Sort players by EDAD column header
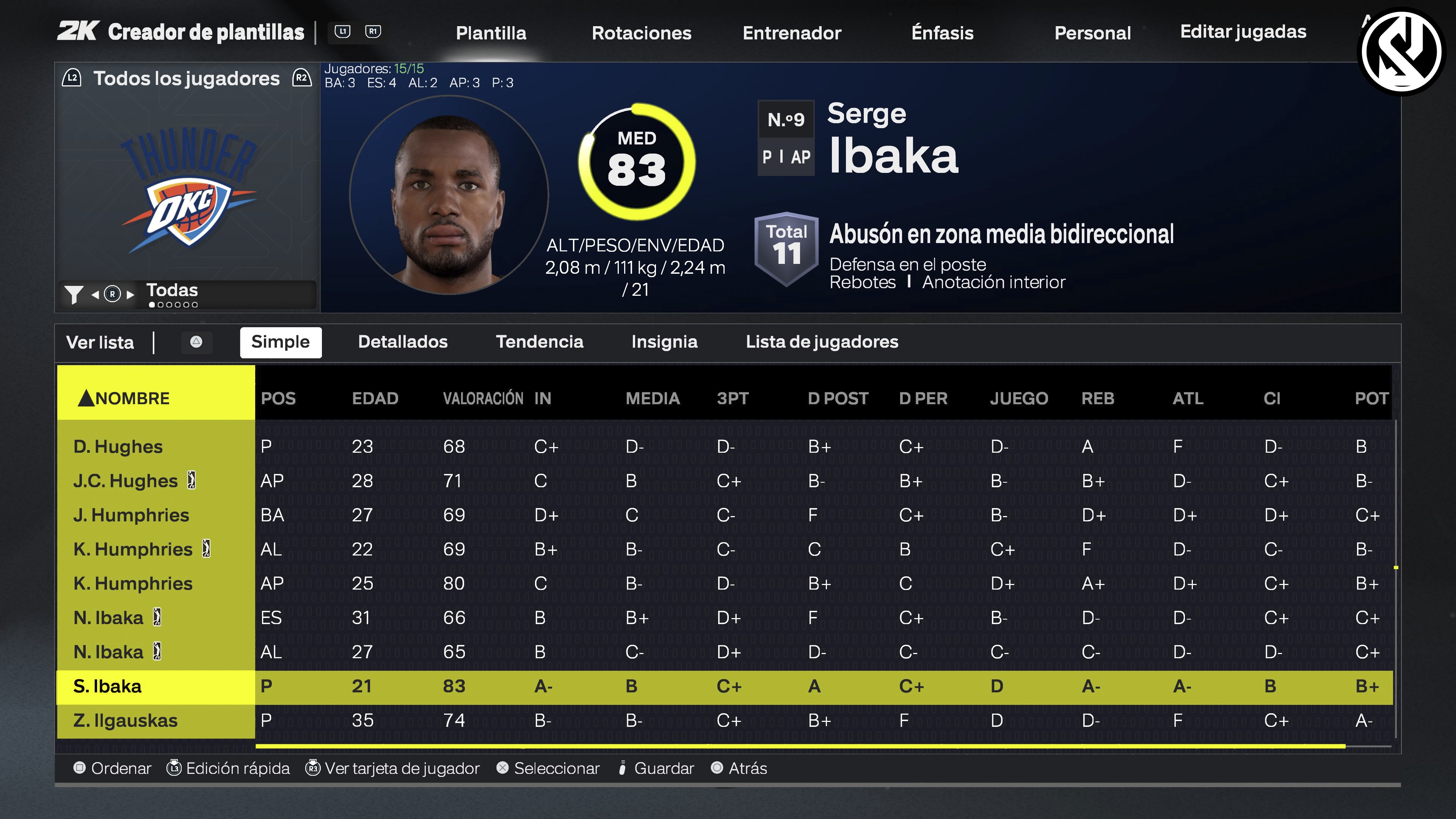The image size is (1456, 819). coord(375,399)
